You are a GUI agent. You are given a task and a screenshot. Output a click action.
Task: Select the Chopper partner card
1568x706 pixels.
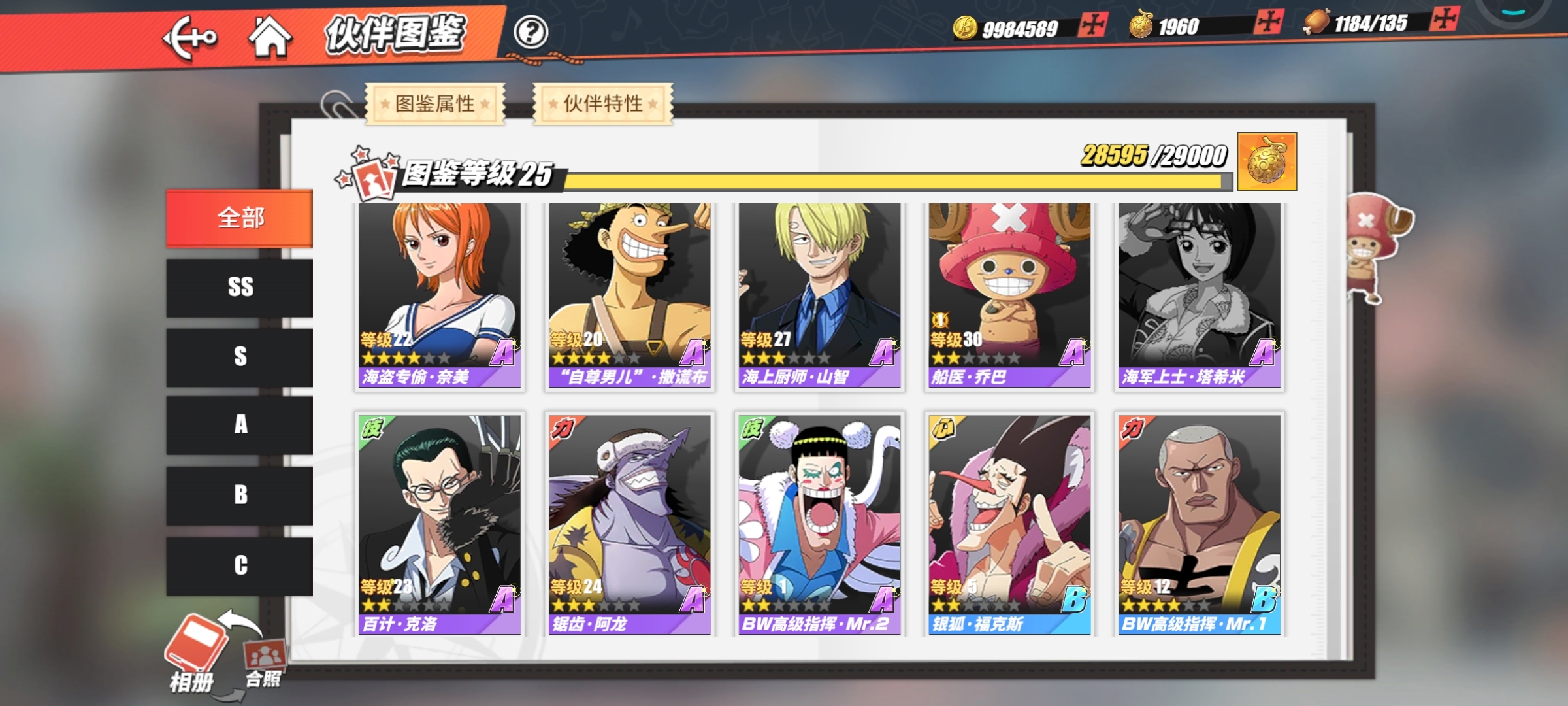click(x=1009, y=295)
